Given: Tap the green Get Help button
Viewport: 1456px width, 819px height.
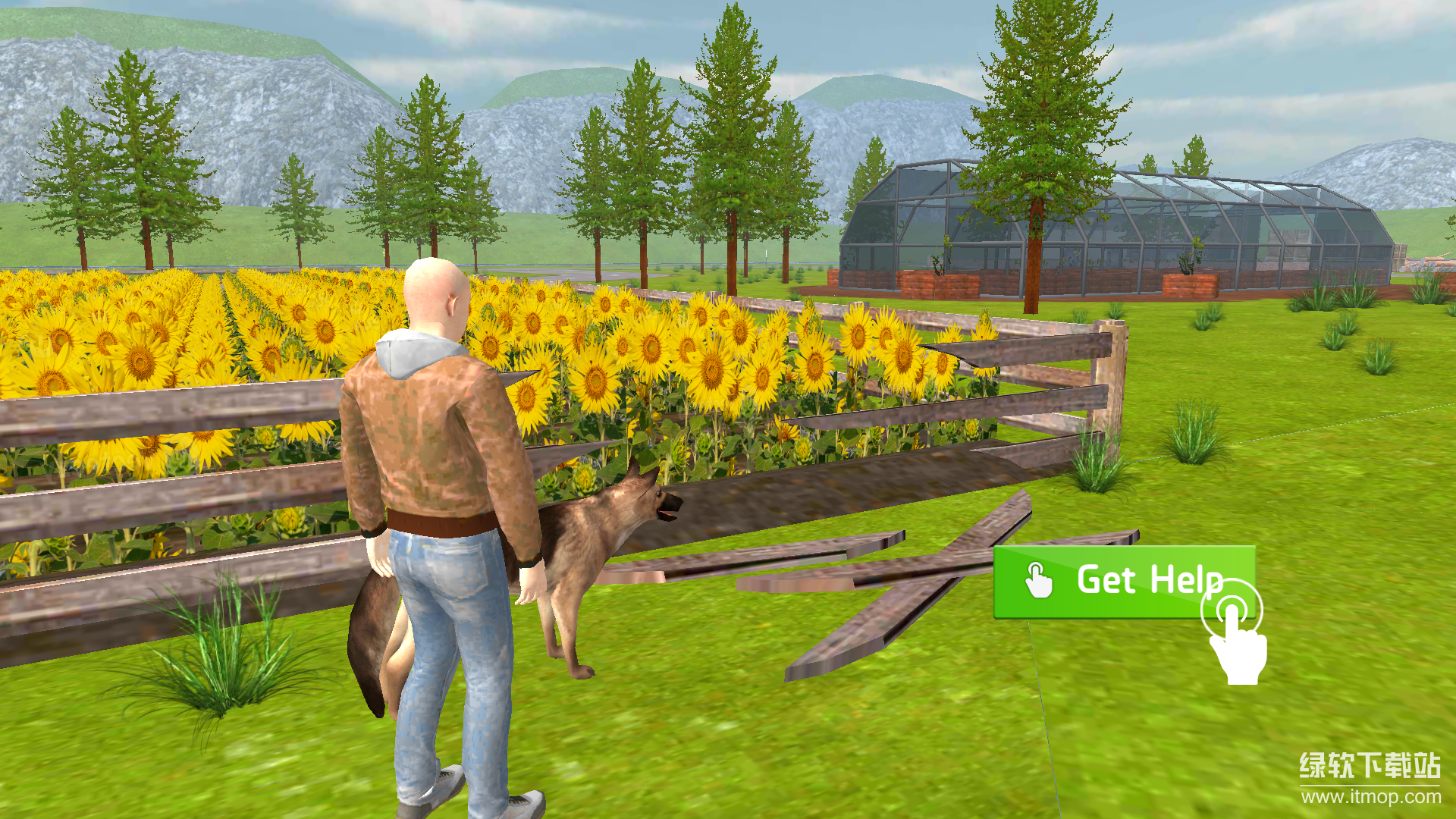Looking at the screenshot, I should (1122, 581).
